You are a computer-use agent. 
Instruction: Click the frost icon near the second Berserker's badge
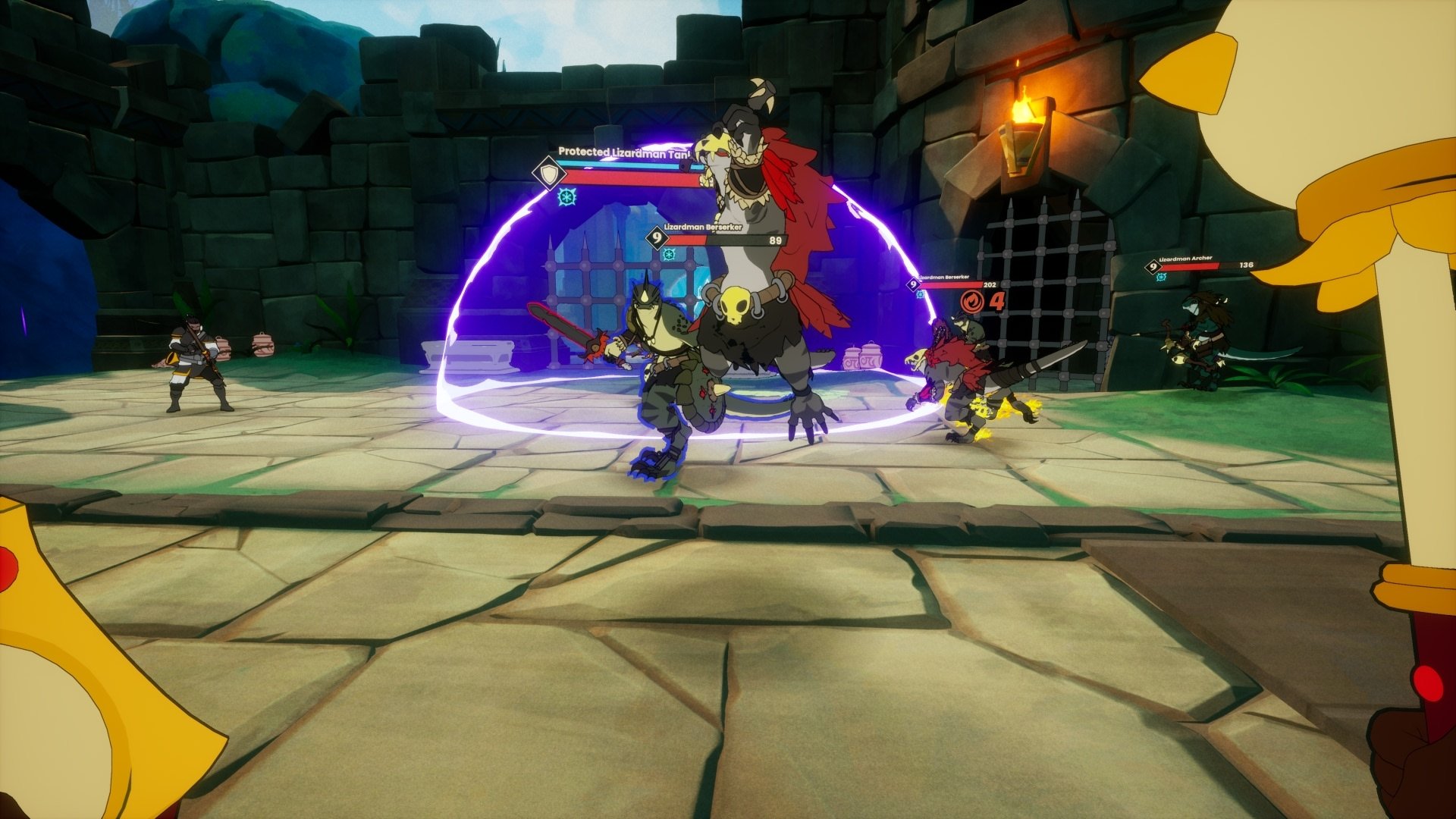tap(920, 294)
